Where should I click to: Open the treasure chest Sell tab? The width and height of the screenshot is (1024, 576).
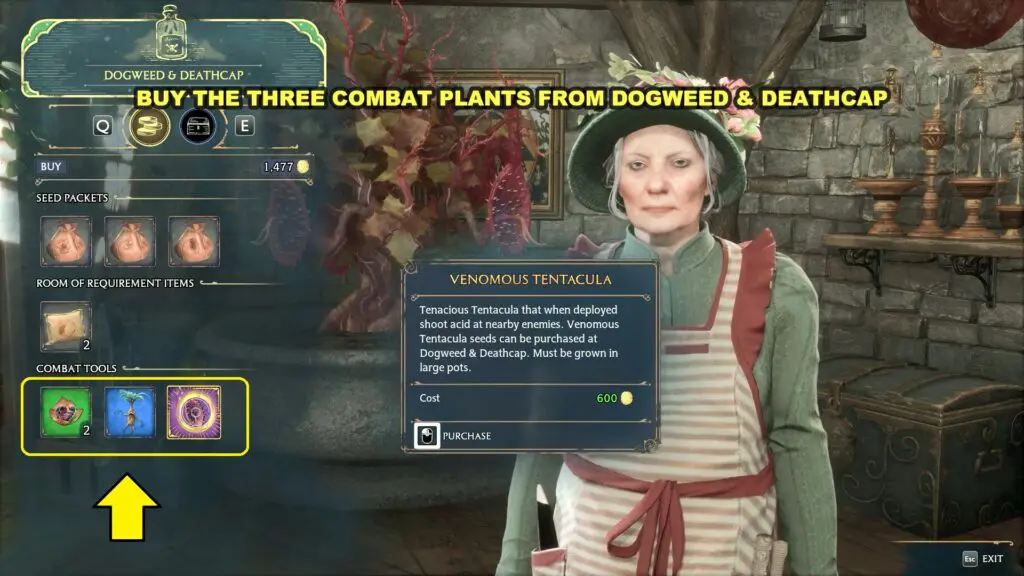point(198,127)
